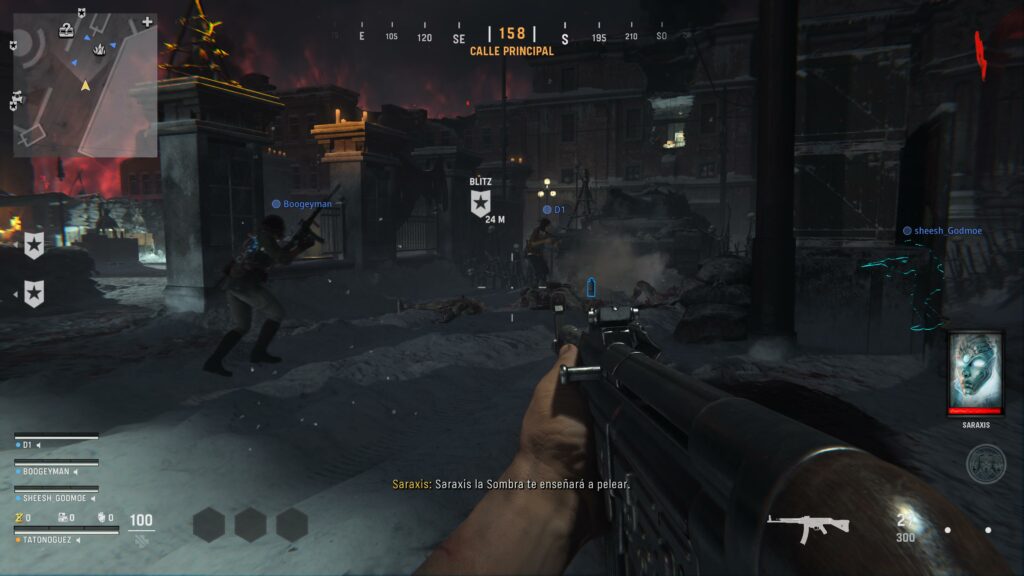The height and width of the screenshot is (576, 1024).
Task: Click the sheesh_Godmoe teammate nameplate
Action: click(x=942, y=231)
